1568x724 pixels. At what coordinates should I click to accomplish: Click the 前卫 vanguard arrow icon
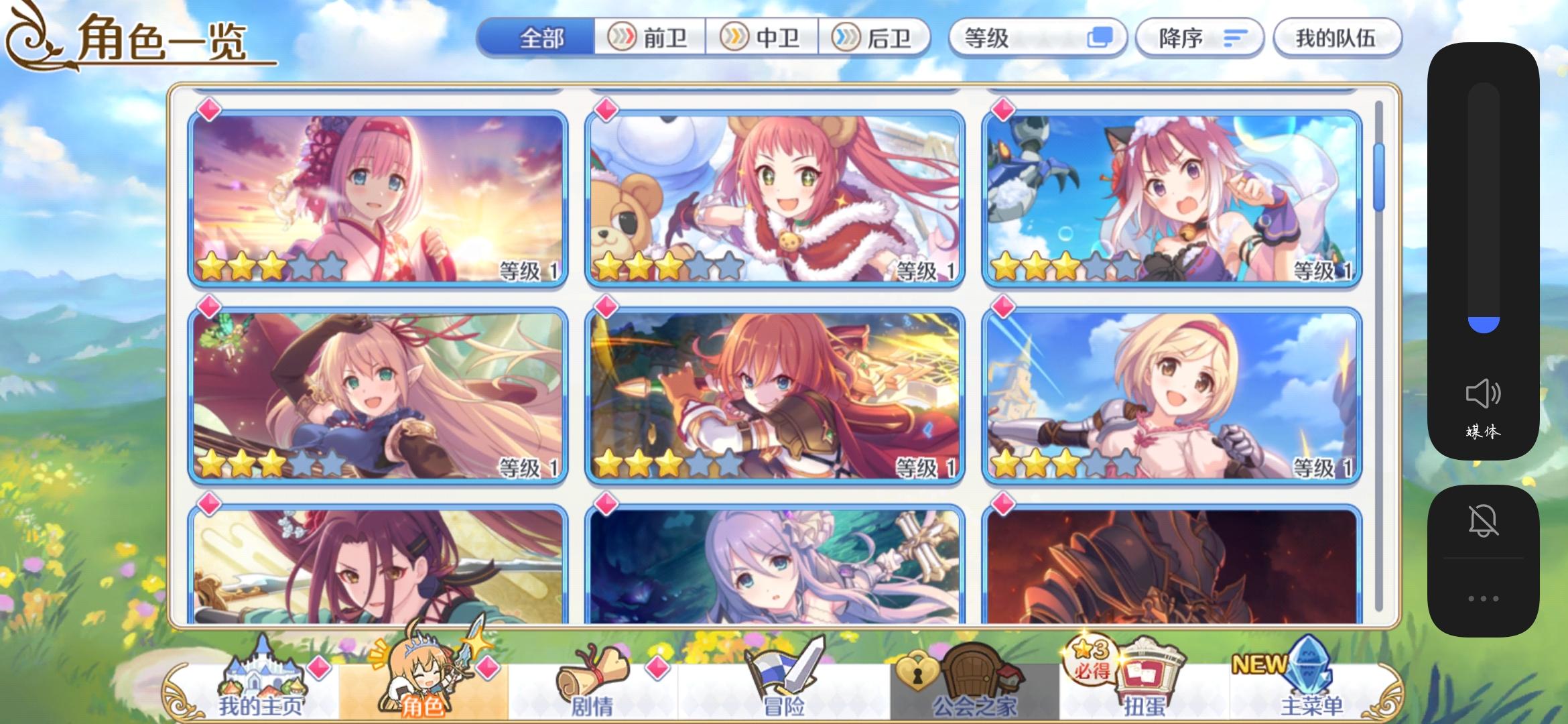tap(623, 38)
